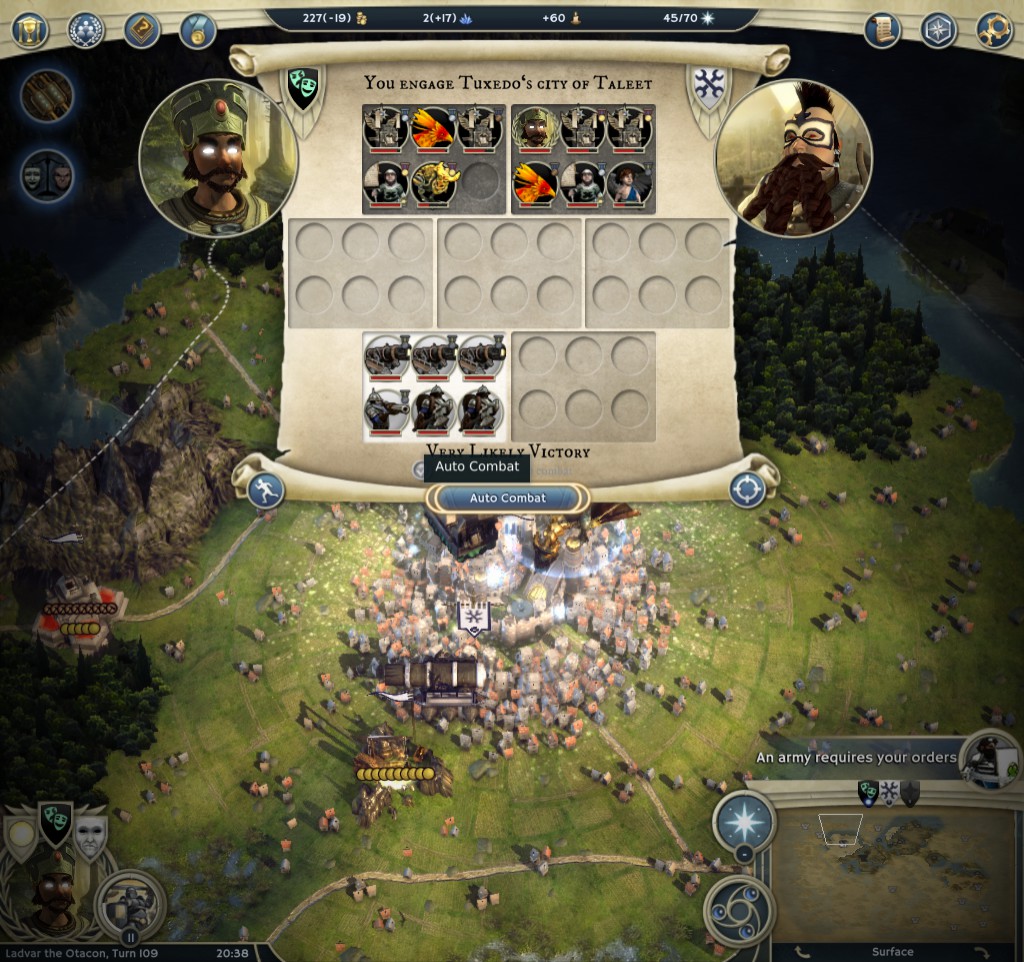Start the battle with Auto Combat
Screen dimensions: 1024x962
(508, 498)
